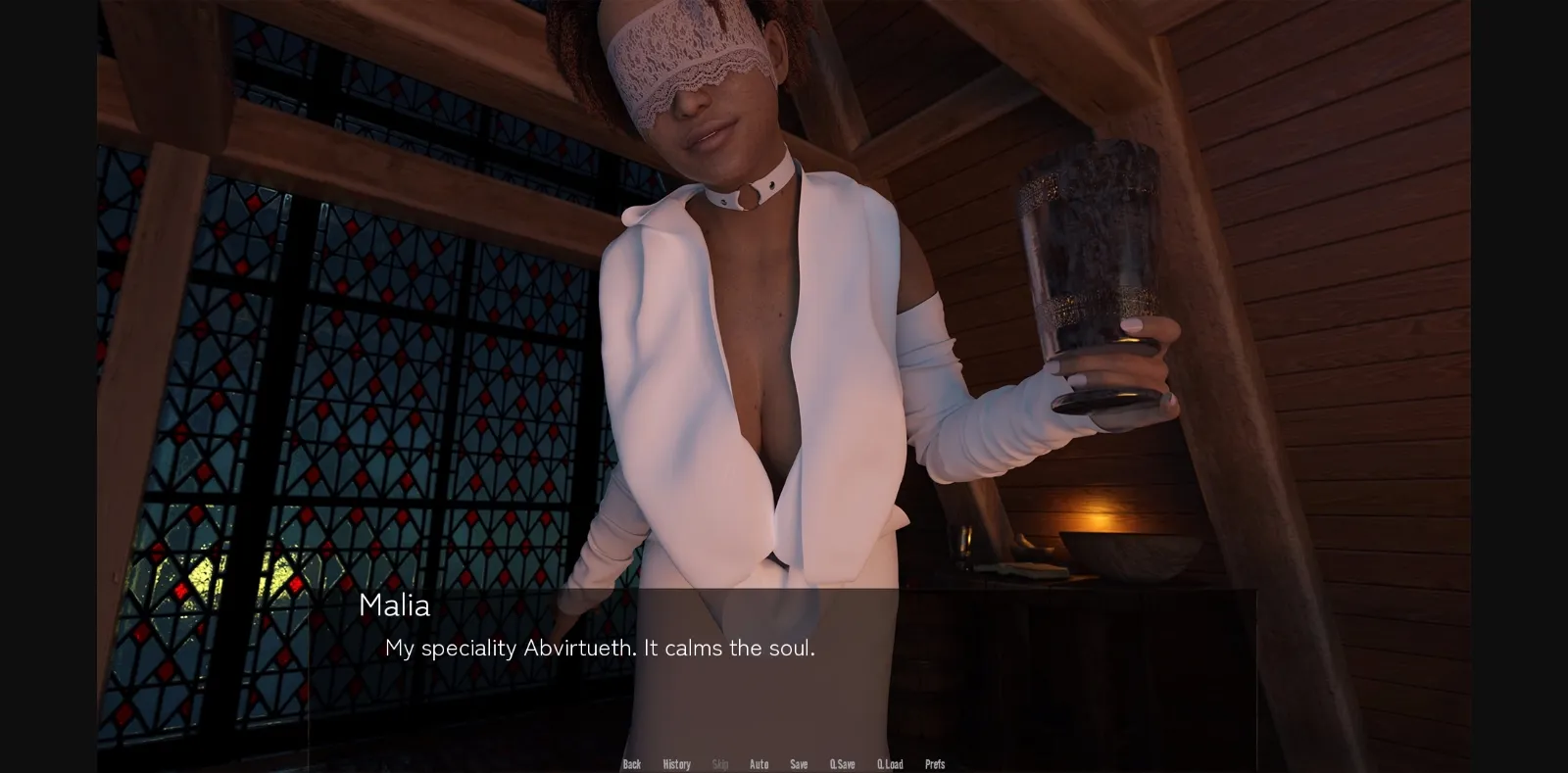Click the game scene to continue

[x=784, y=294]
